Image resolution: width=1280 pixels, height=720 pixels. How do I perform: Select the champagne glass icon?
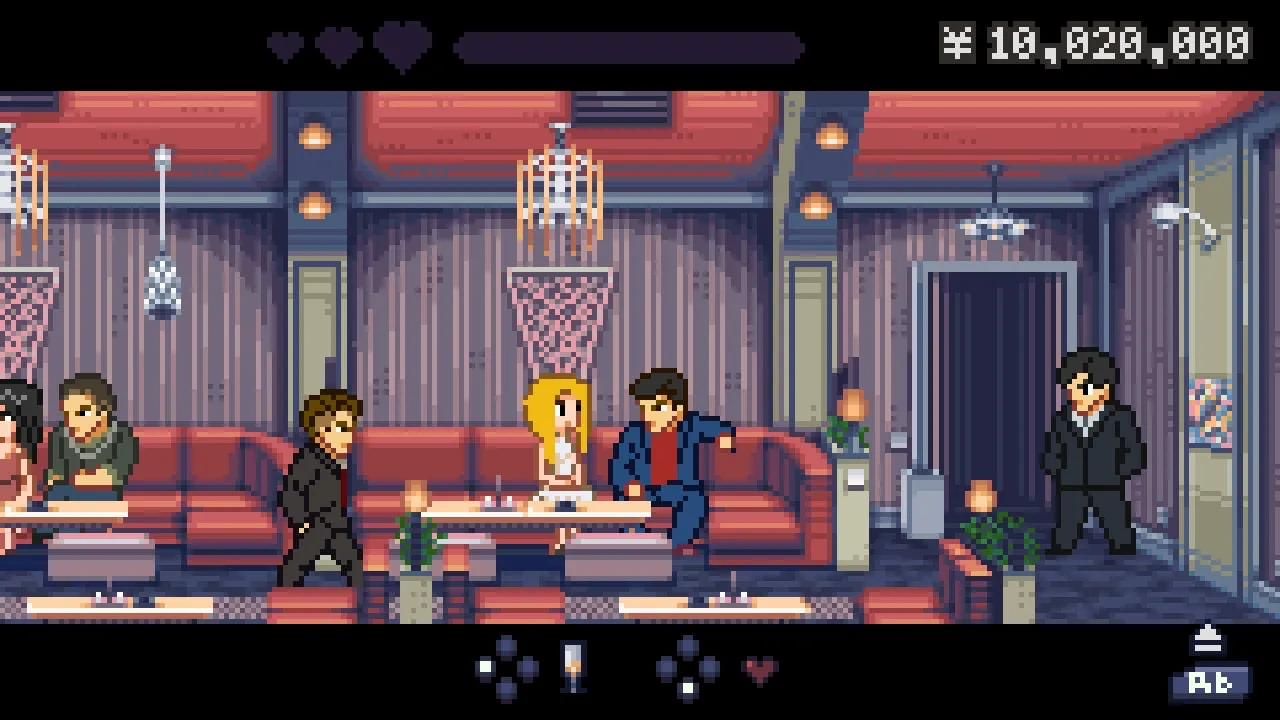[572, 667]
